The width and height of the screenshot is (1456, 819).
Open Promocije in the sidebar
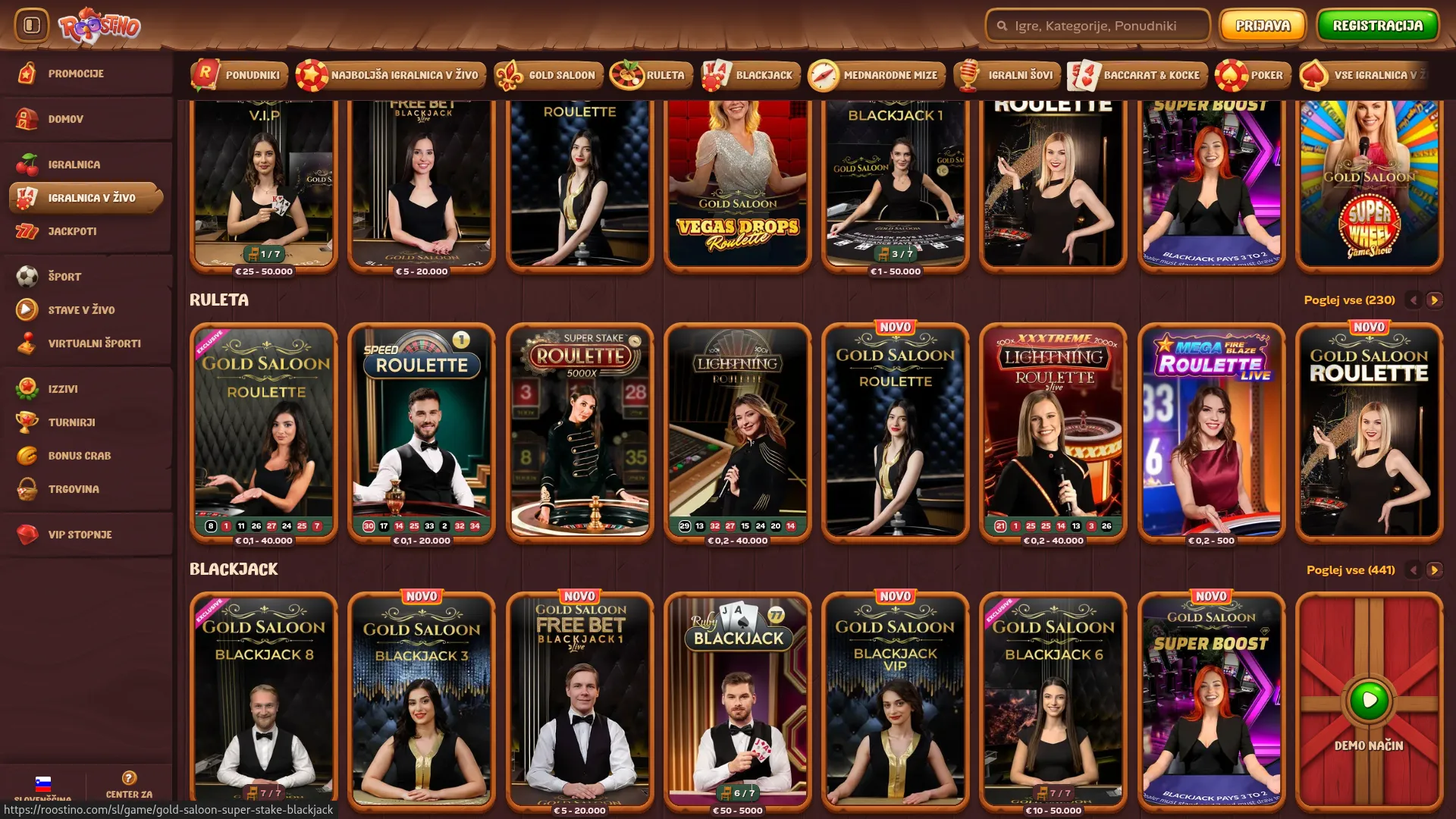(x=76, y=74)
